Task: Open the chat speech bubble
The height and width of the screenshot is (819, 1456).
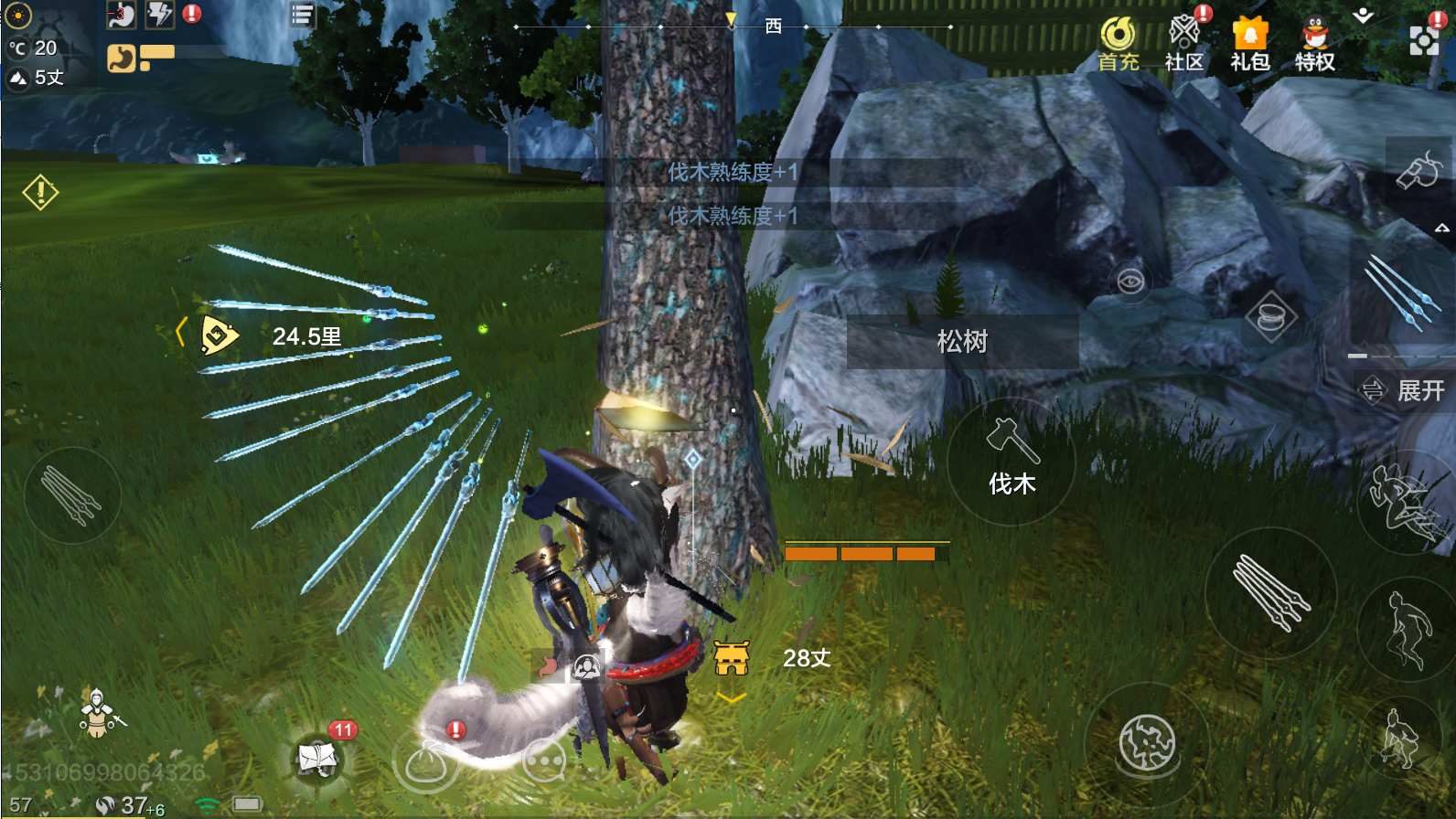Action: click(x=545, y=762)
